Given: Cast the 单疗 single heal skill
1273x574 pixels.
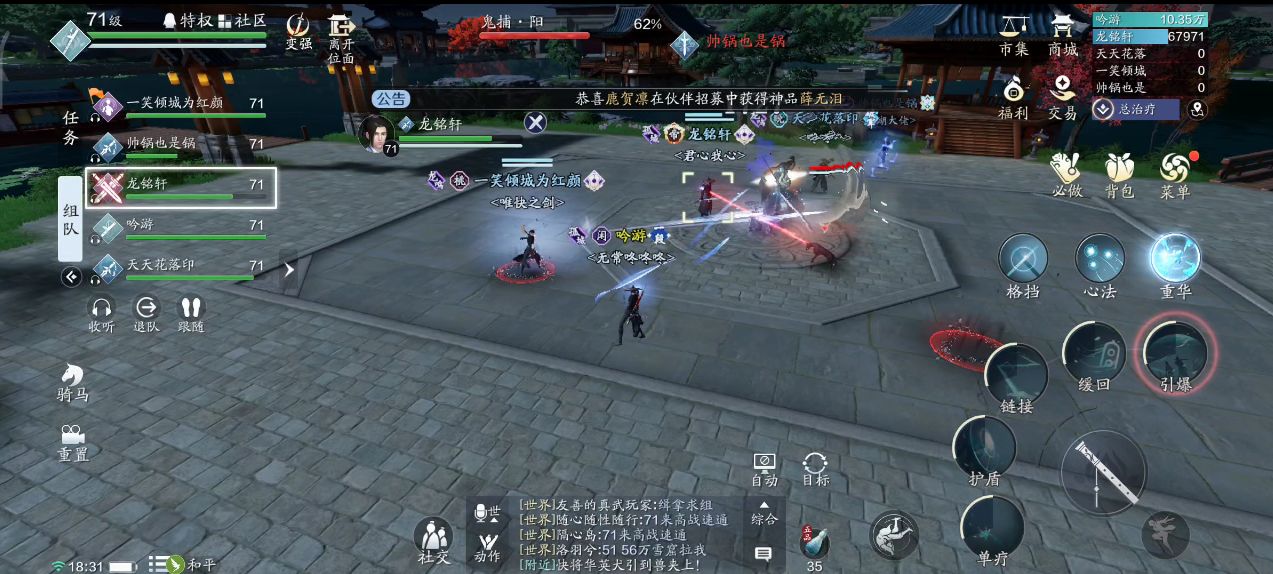Looking at the screenshot, I should (x=992, y=526).
